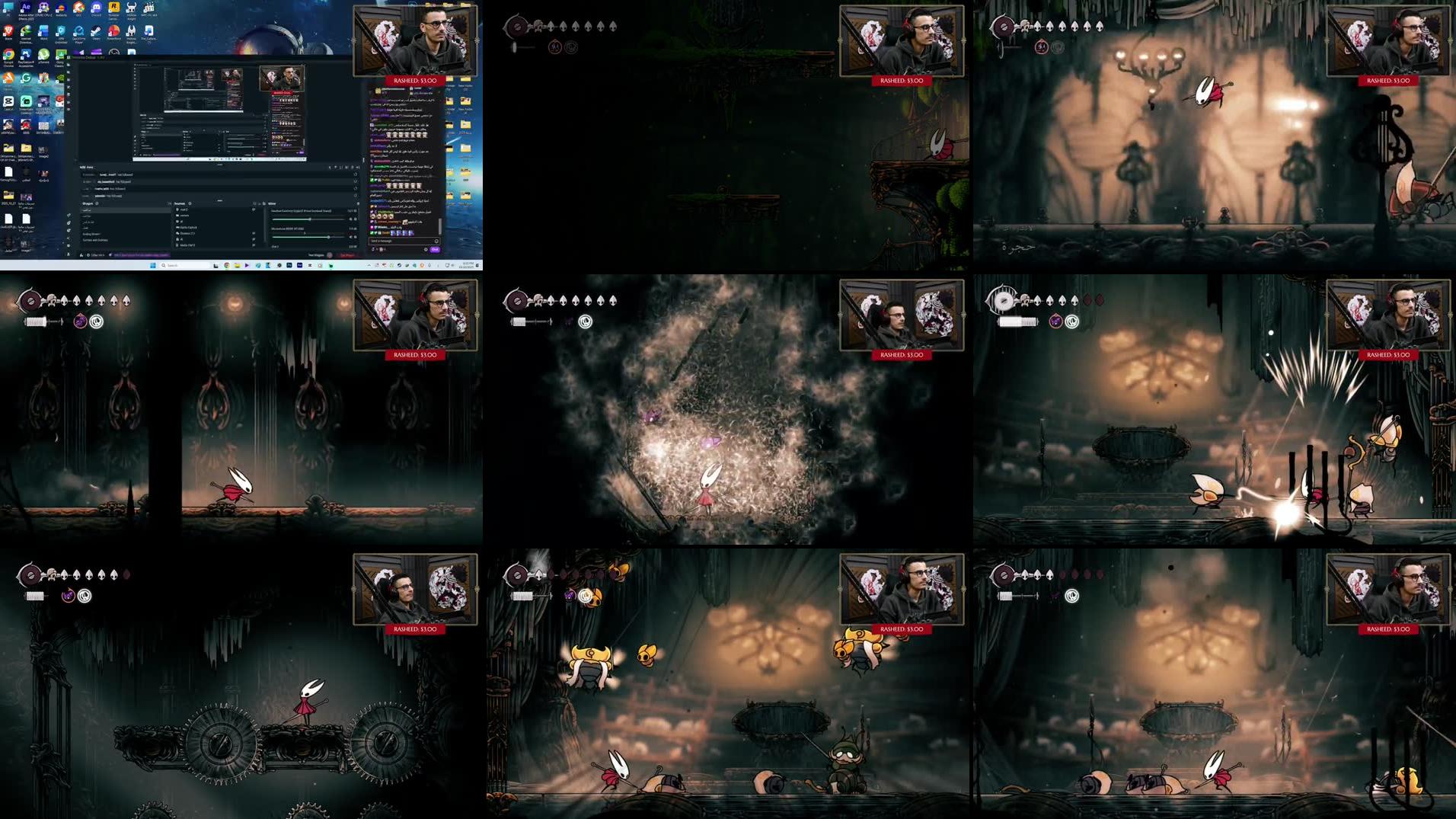
Task: Open the Mixer options menu
Action: pyautogui.click(x=359, y=203)
